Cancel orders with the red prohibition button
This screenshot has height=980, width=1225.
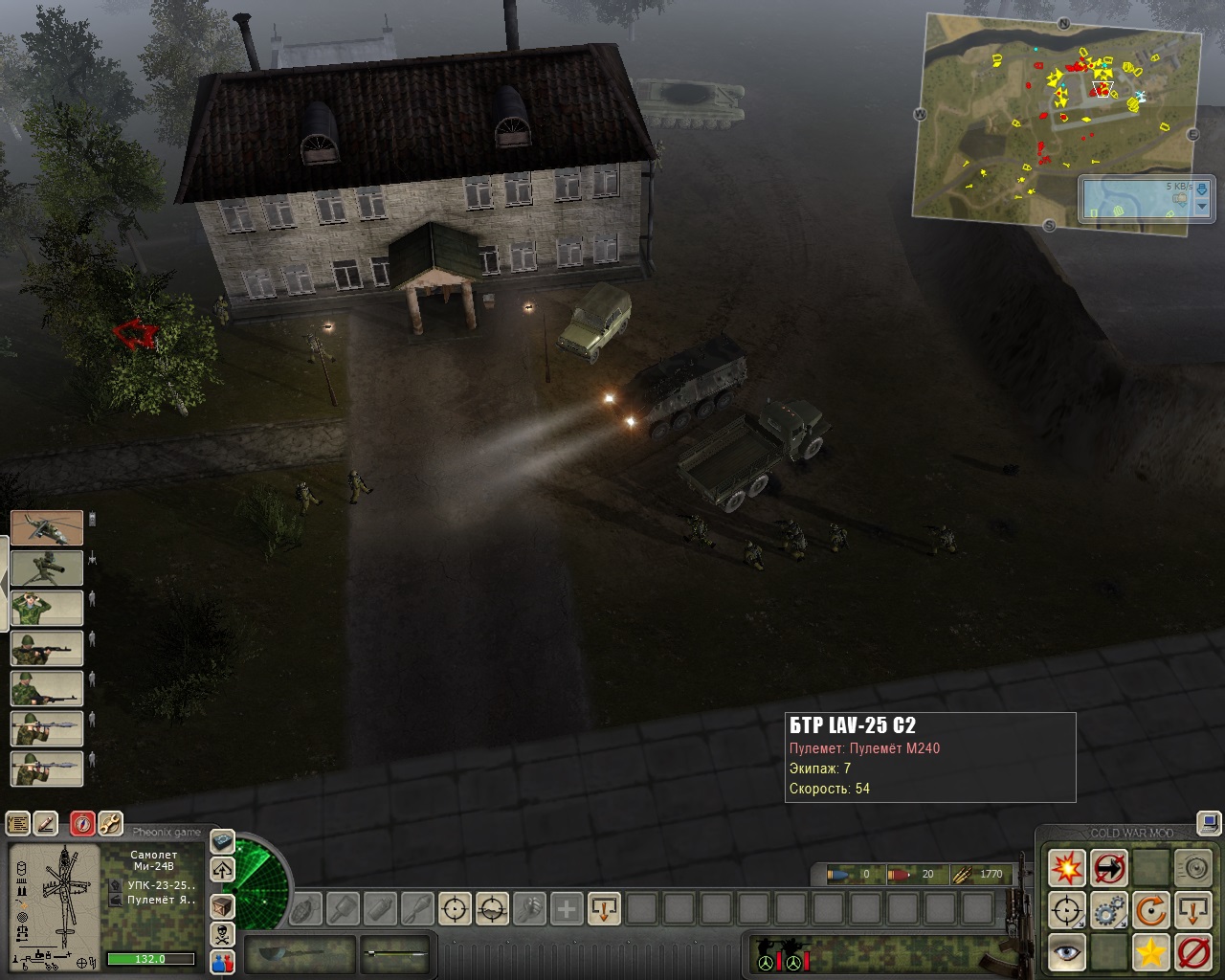click(x=1192, y=952)
